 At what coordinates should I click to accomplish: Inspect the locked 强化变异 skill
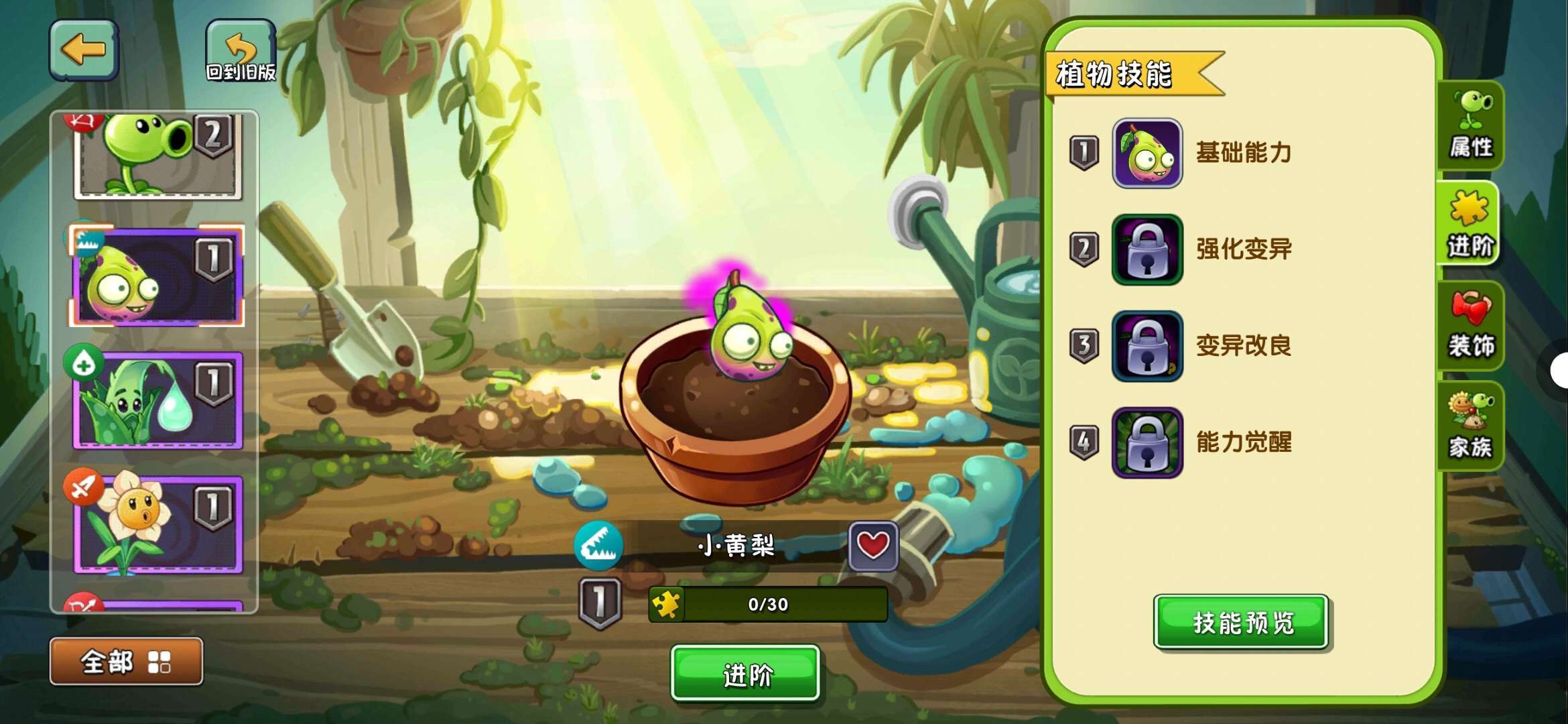coord(1147,249)
